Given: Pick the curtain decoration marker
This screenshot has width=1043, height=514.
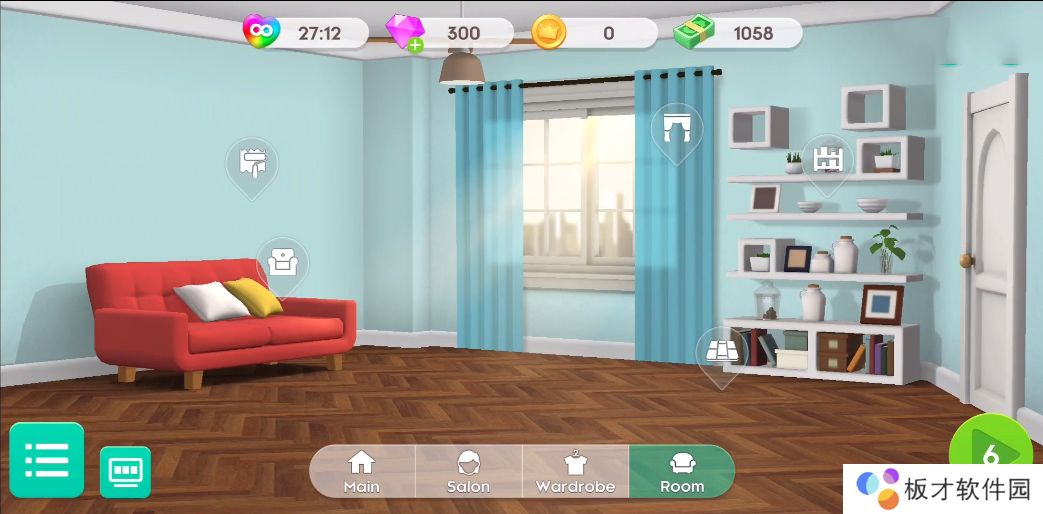Looking at the screenshot, I should (676, 130).
